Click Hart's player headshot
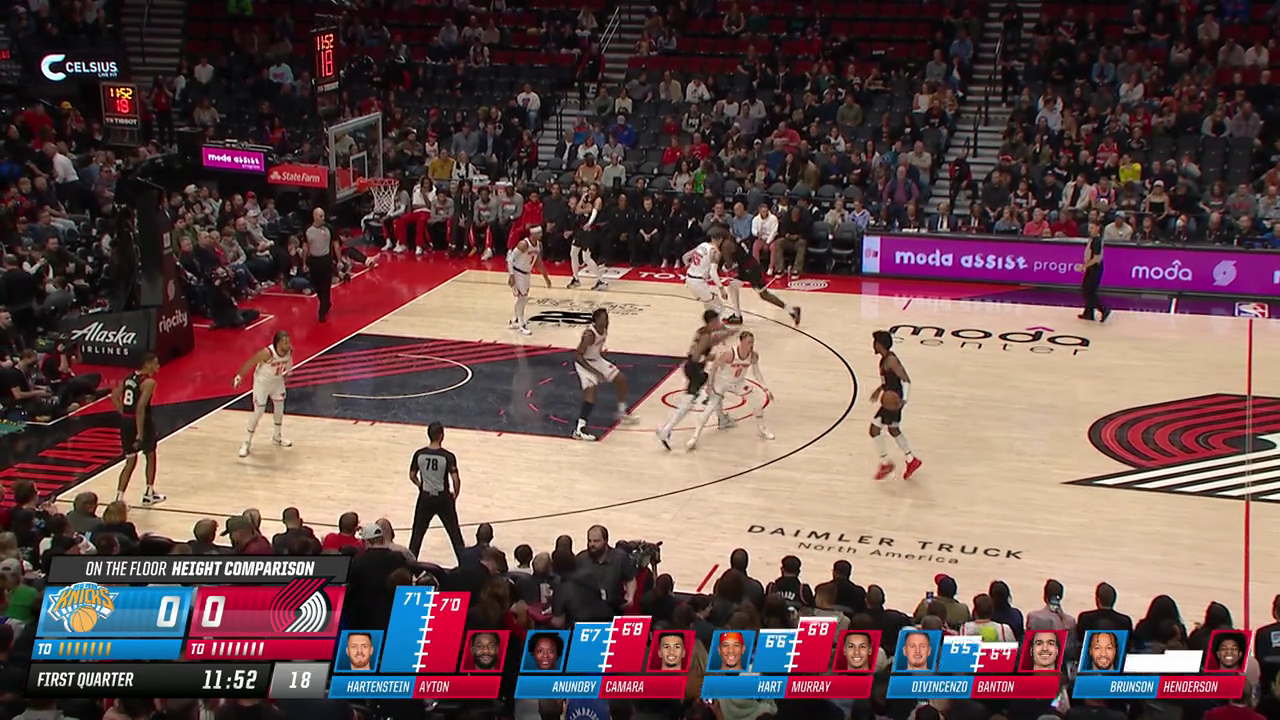Image resolution: width=1280 pixels, height=720 pixels. pyautogui.click(x=731, y=651)
